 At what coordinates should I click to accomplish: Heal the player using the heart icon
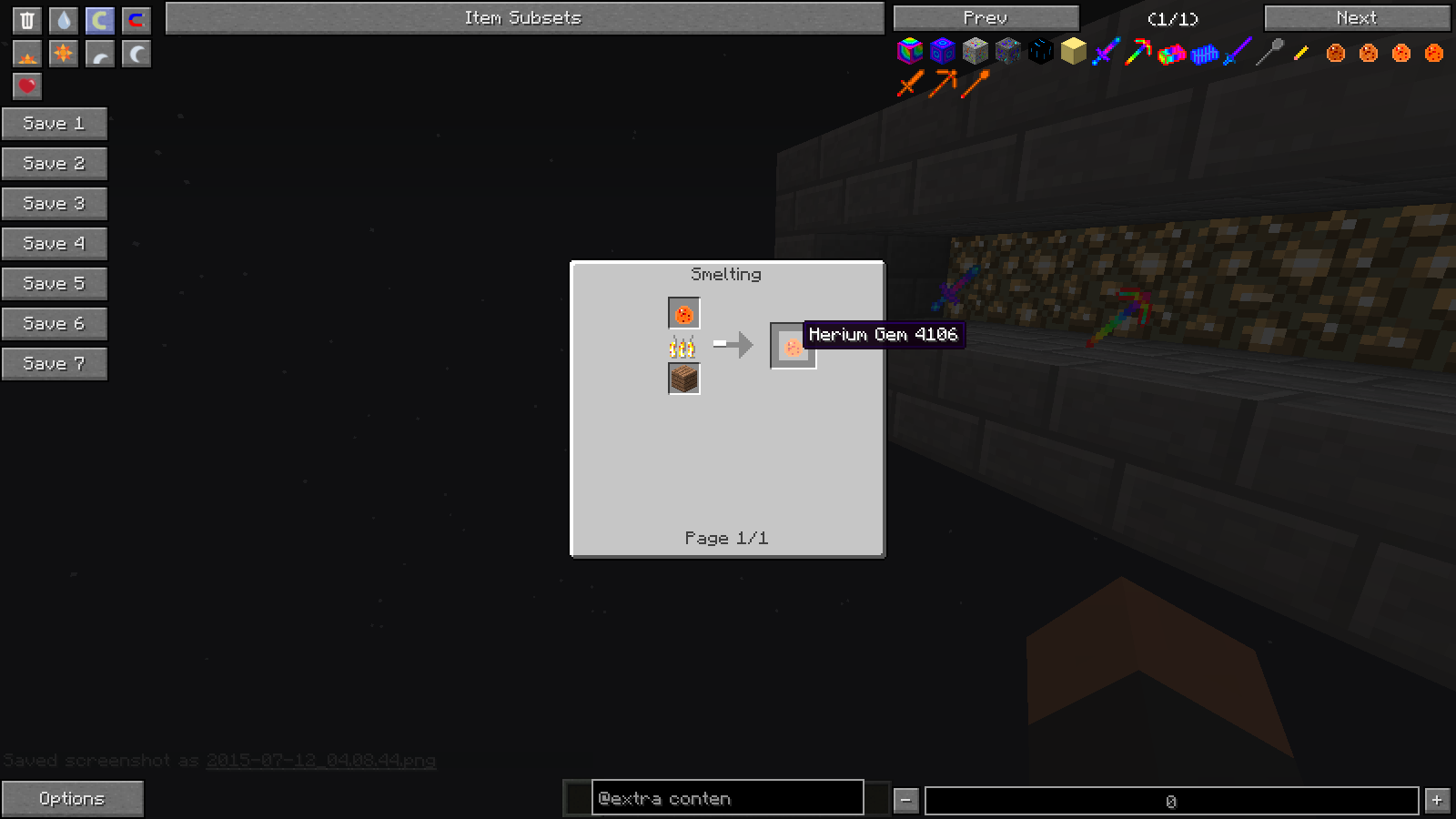pos(26,86)
